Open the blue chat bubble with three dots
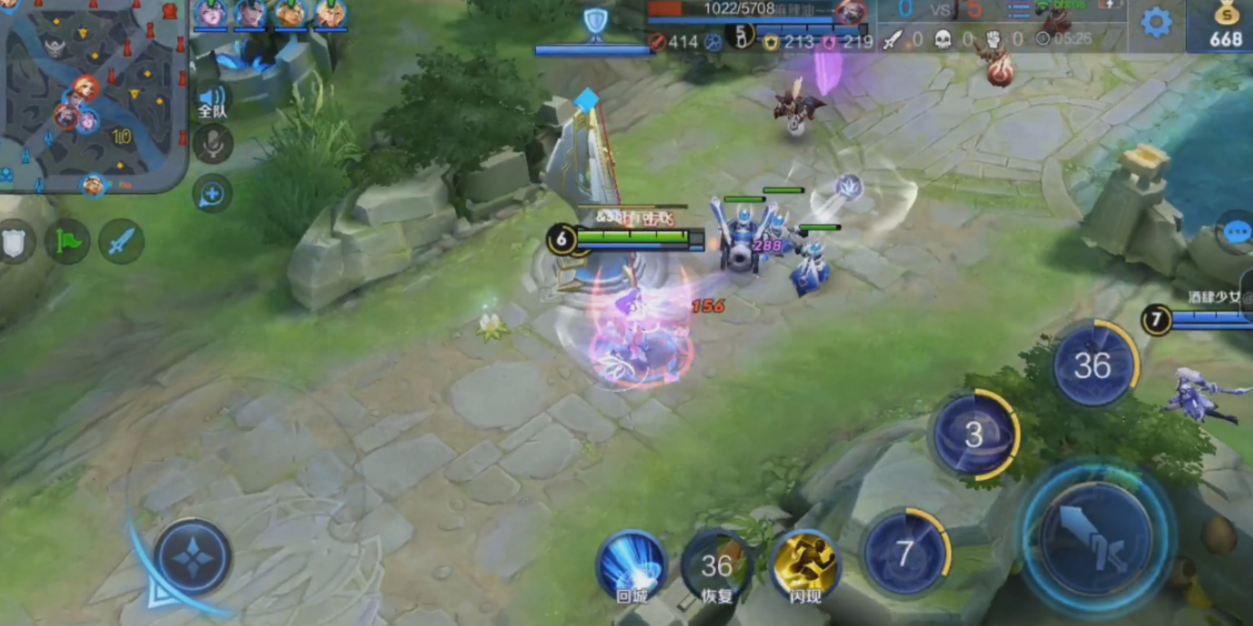This screenshot has width=1253, height=626. [x=1236, y=232]
